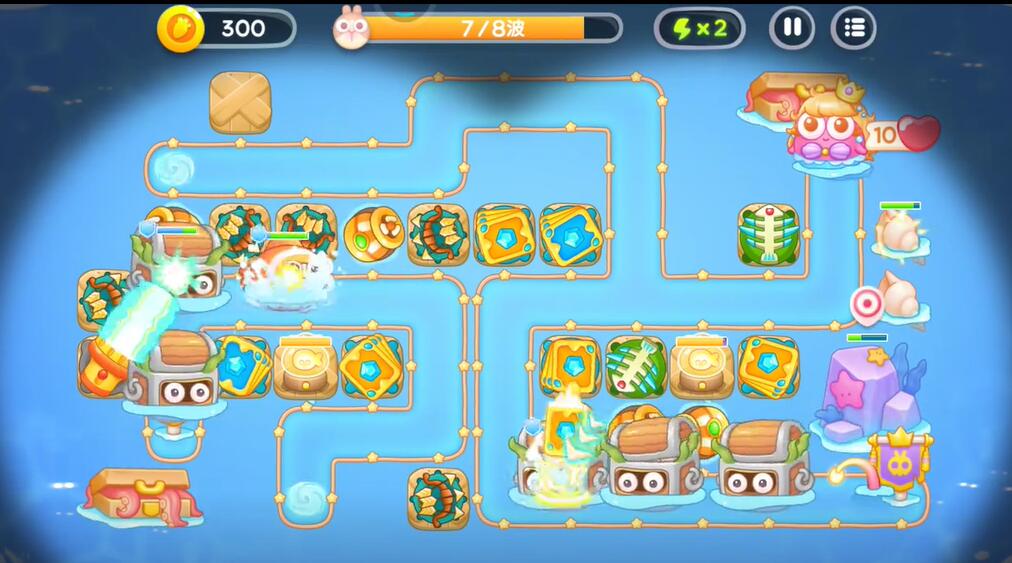Pause the game
Viewport: 1012px width, 563px height.
[791, 28]
